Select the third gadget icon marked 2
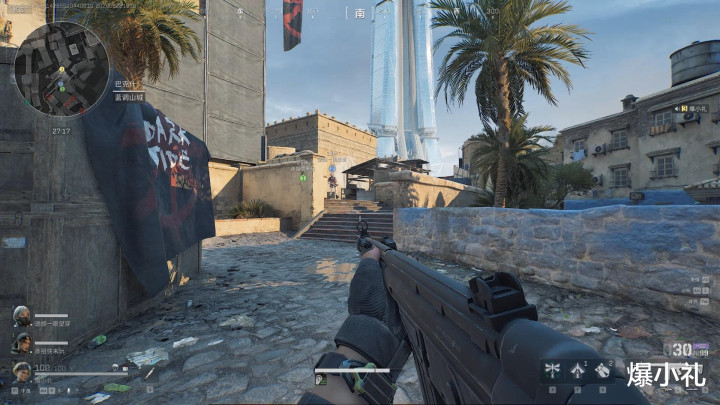Viewport: 720px width, 405px height. point(603,370)
